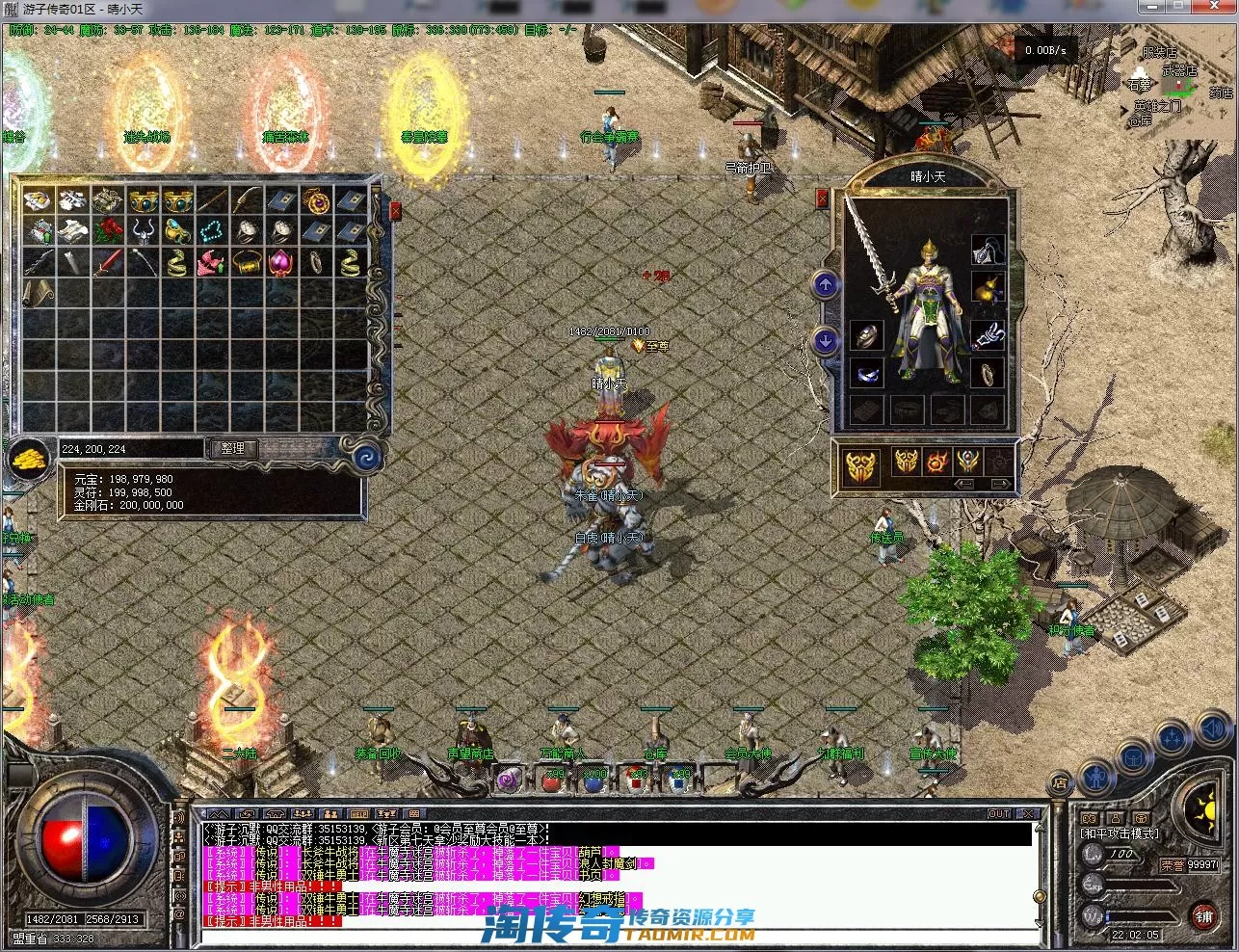
Task: Select the equipped necklace slot
Action: click(x=988, y=251)
